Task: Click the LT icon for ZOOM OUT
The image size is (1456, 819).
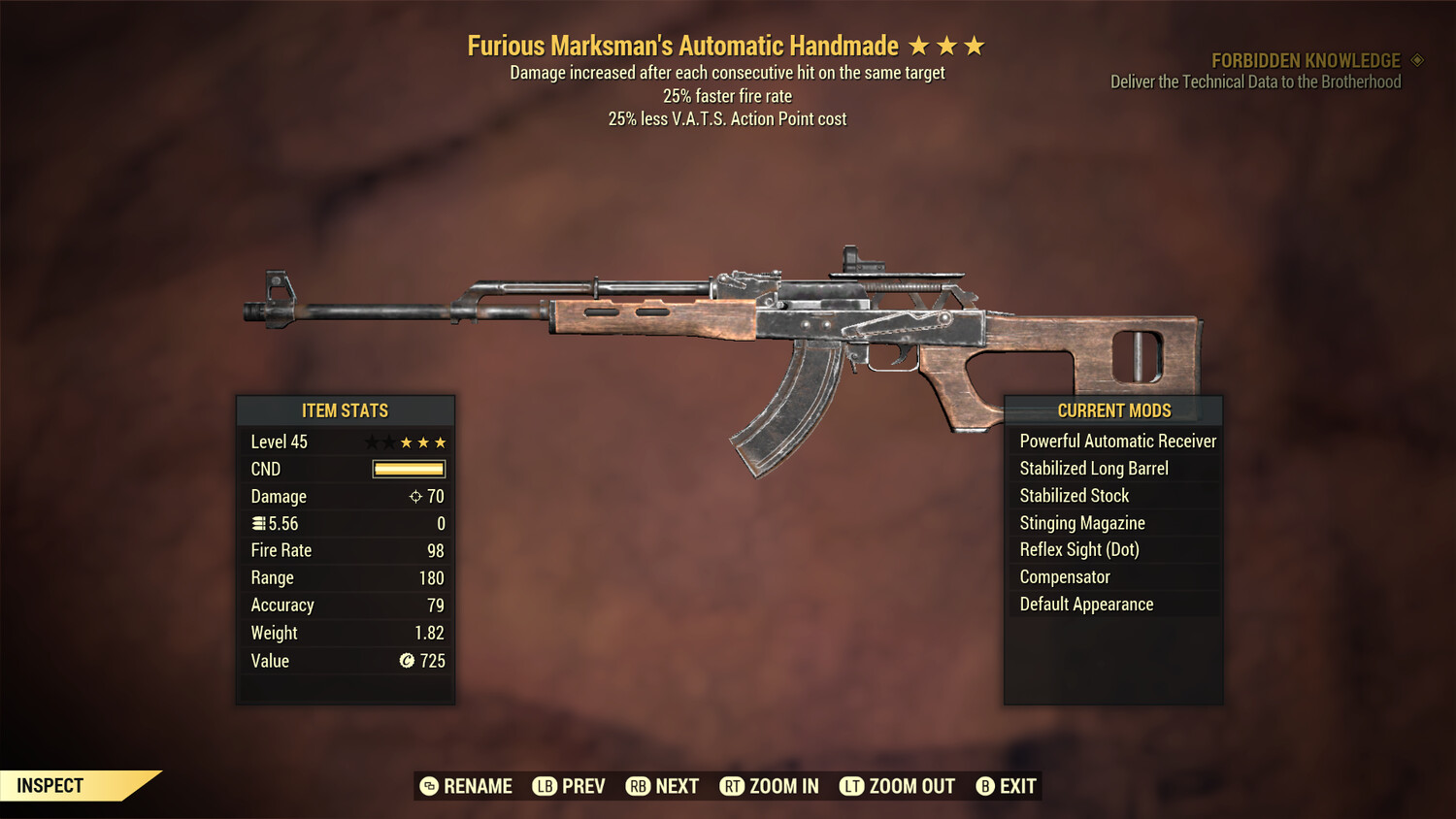Action: [851, 786]
